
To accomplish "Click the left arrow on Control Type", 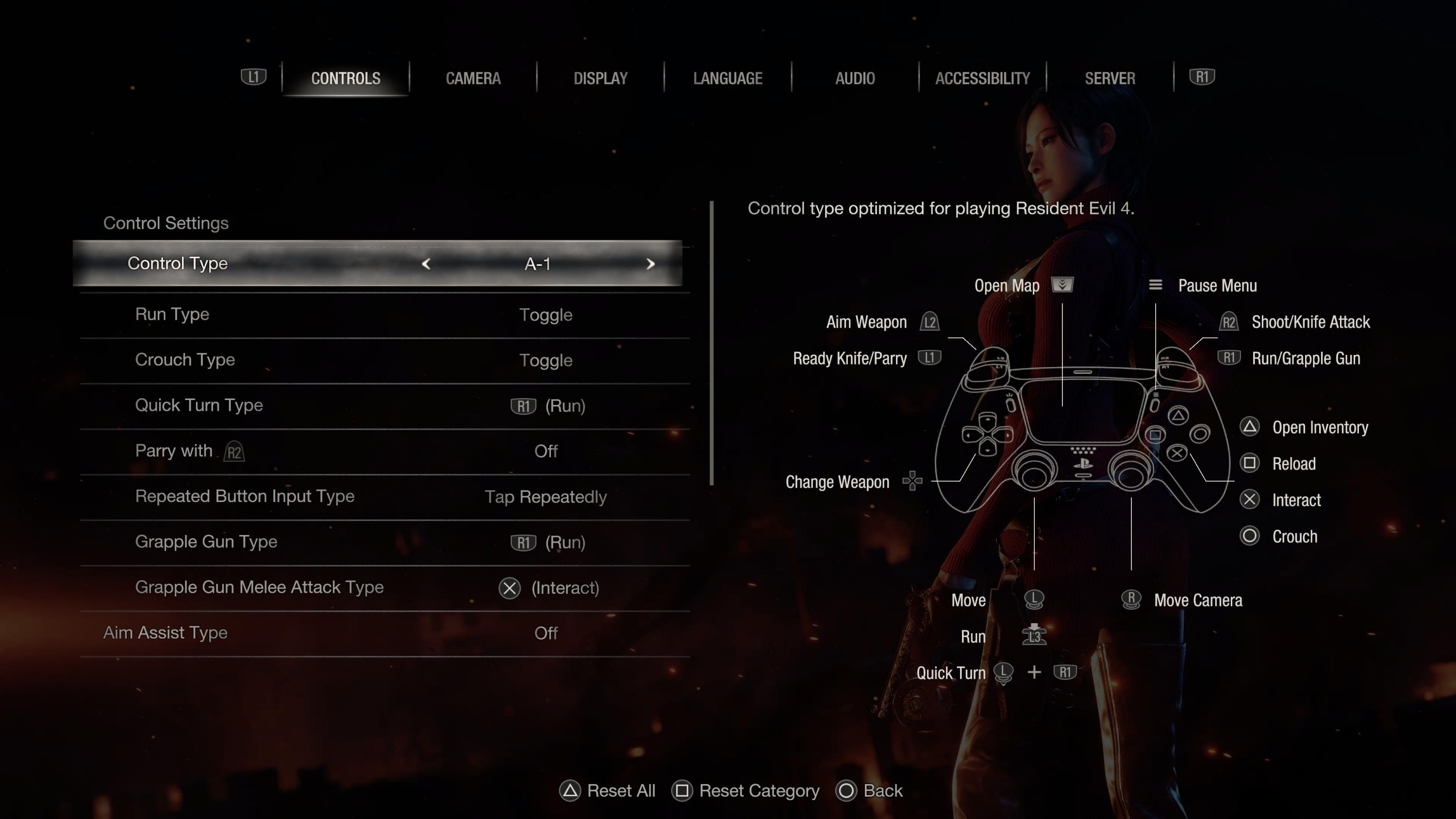I will [x=426, y=264].
